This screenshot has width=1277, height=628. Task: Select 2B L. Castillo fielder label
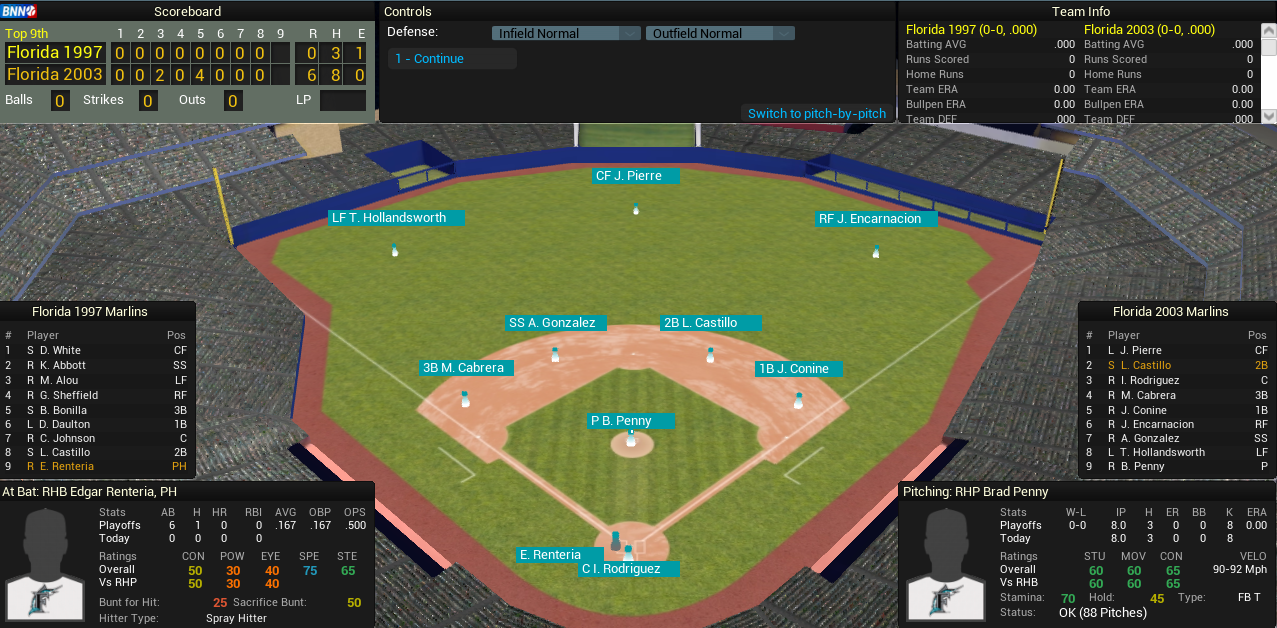pyautogui.click(x=710, y=323)
